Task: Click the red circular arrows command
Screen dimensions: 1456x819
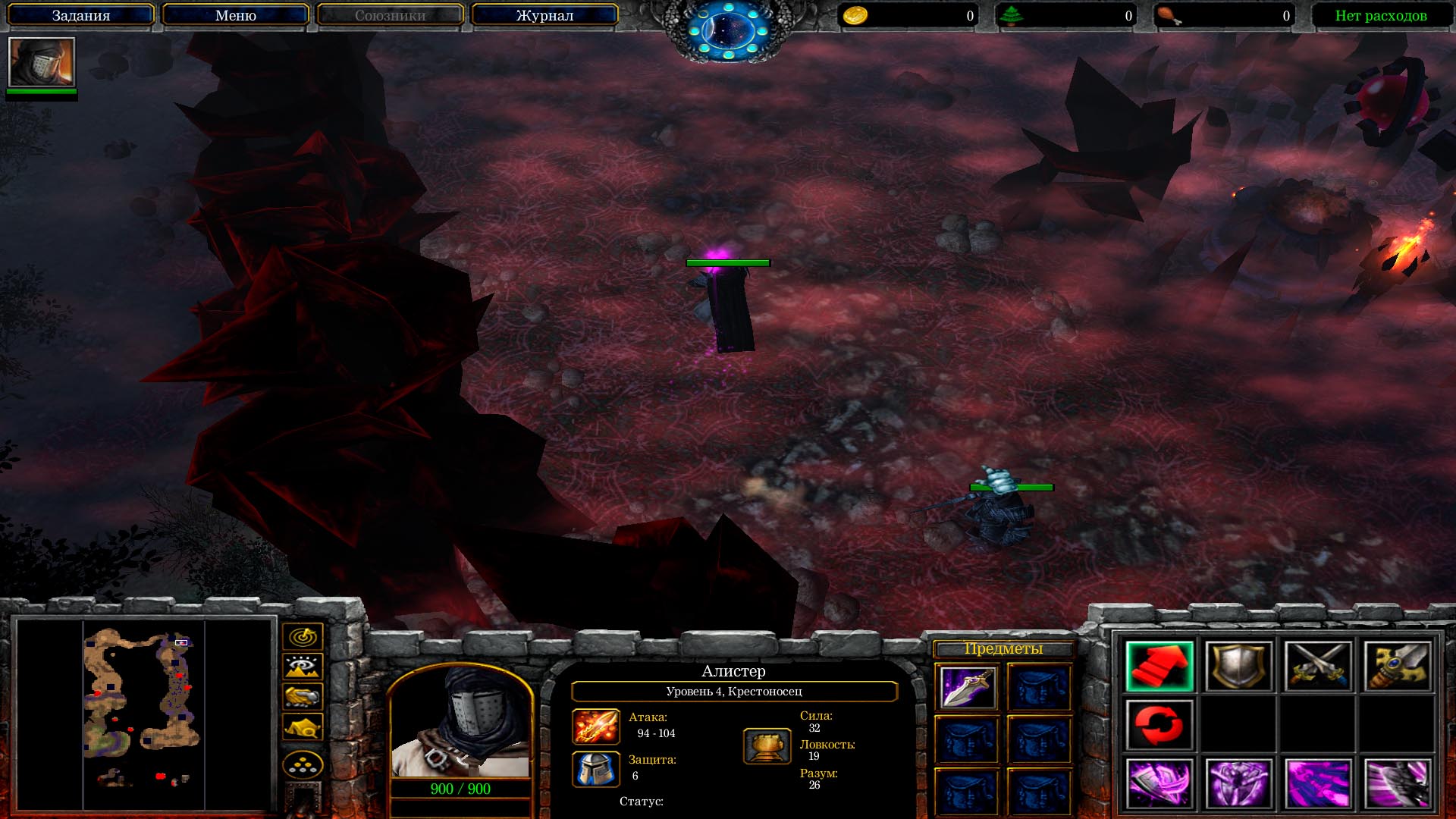Action: (x=1159, y=725)
